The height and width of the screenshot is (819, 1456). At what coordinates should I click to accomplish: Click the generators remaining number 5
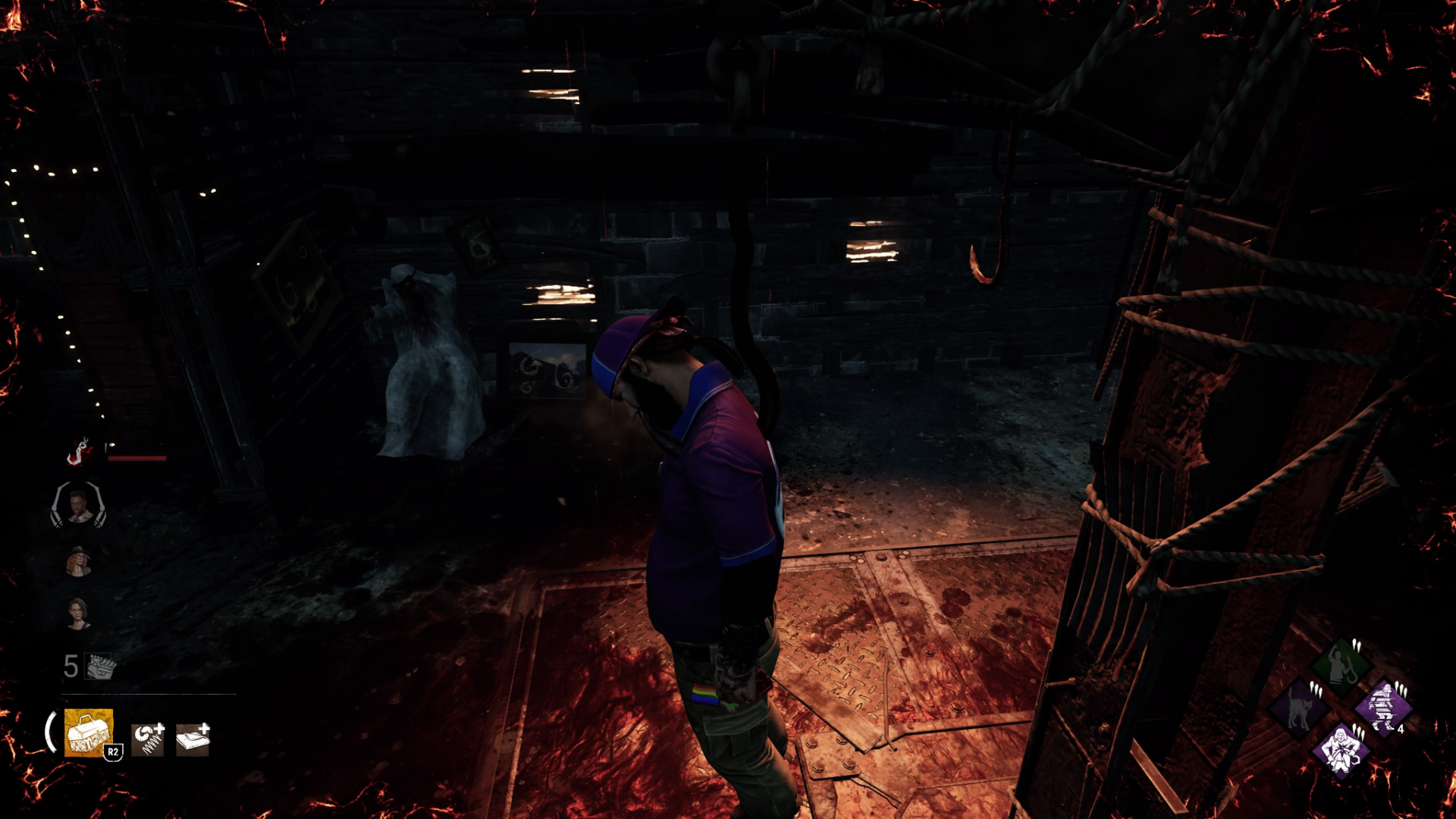point(71,665)
